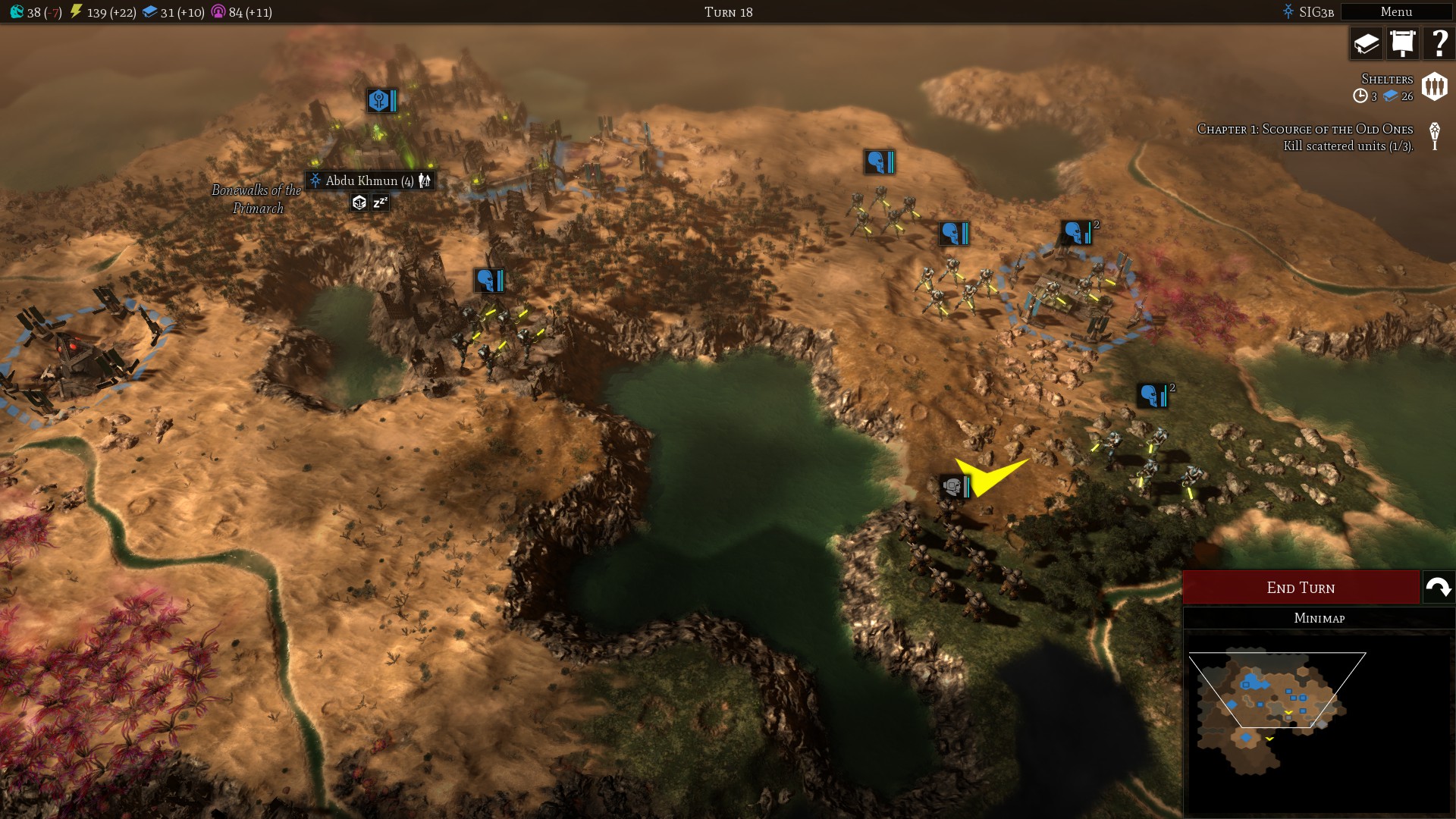Screen dimensions: 1456x819
Task: Select the Chapter 1 quest tracker
Action: click(1304, 137)
